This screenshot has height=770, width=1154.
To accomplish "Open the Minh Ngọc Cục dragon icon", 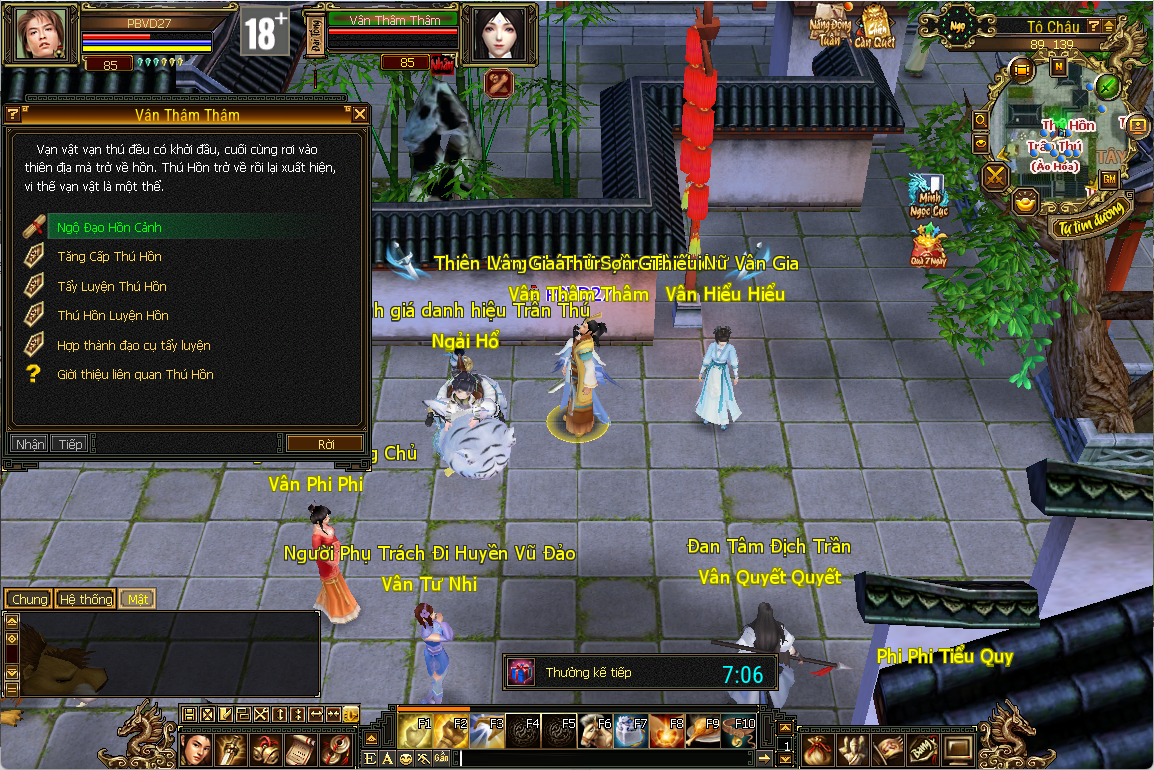I will [927, 194].
